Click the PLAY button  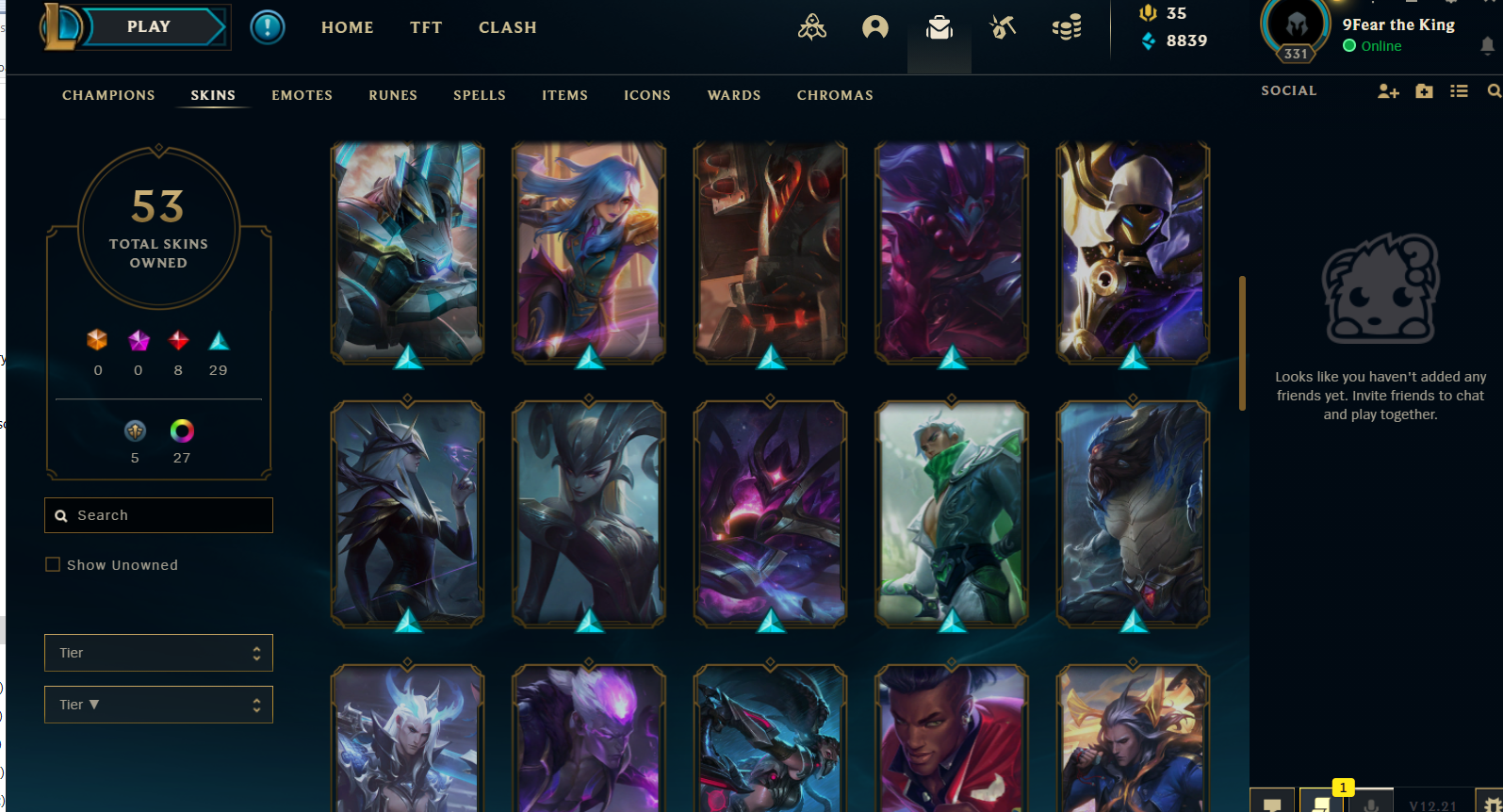[149, 27]
